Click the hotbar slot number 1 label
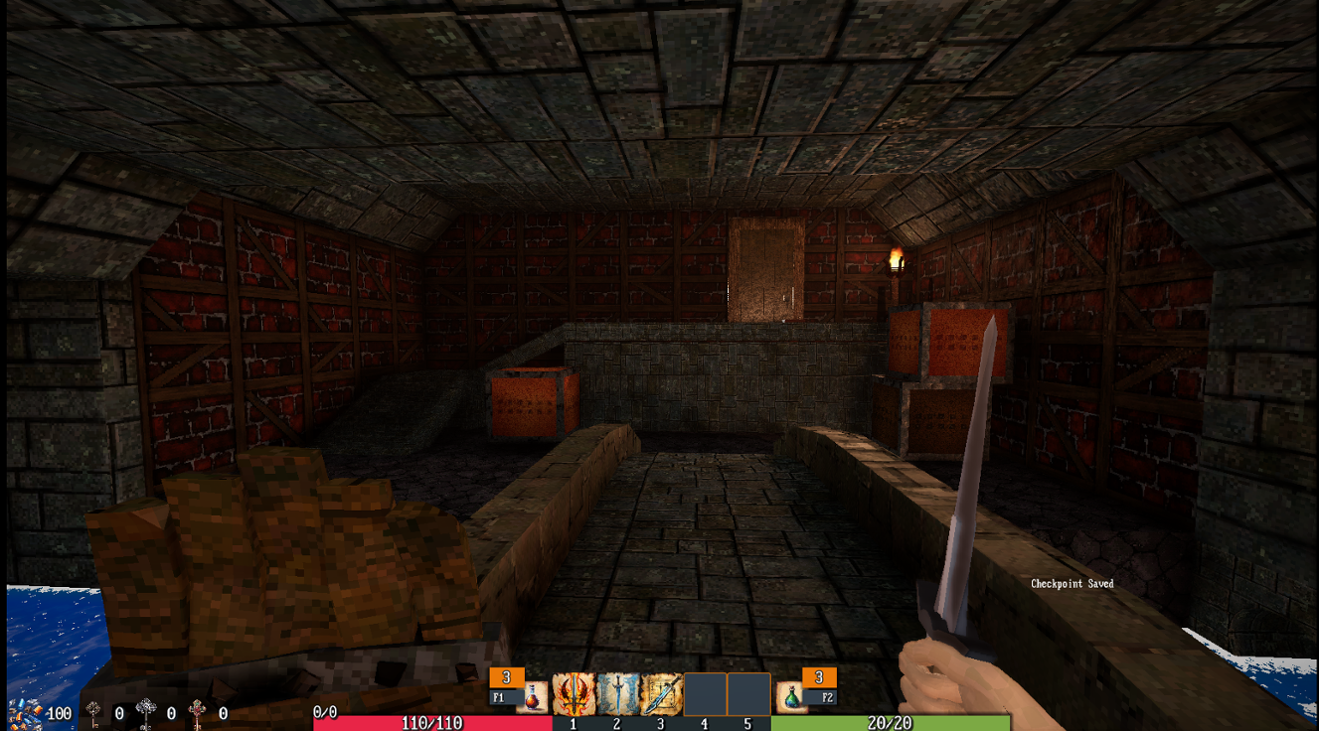The width and height of the screenshot is (1319, 731). click(x=573, y=723)
